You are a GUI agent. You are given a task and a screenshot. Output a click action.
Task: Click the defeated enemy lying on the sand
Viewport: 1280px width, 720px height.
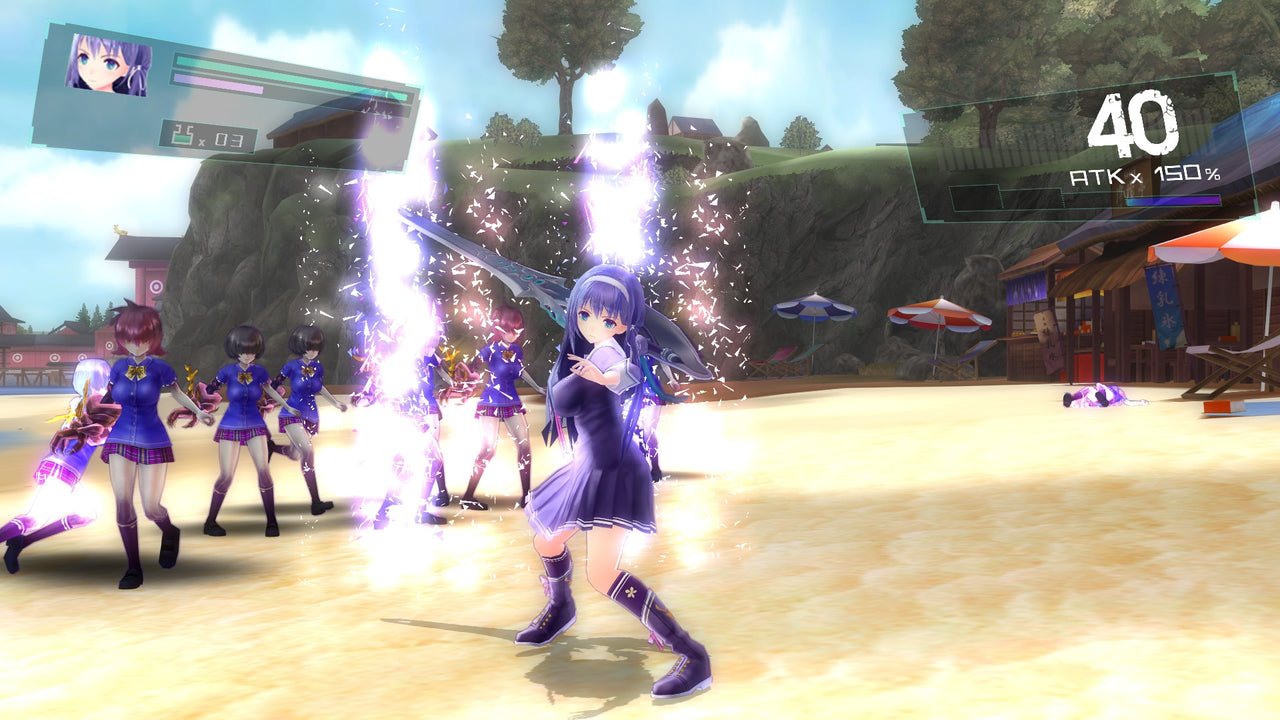(1098, 398)
